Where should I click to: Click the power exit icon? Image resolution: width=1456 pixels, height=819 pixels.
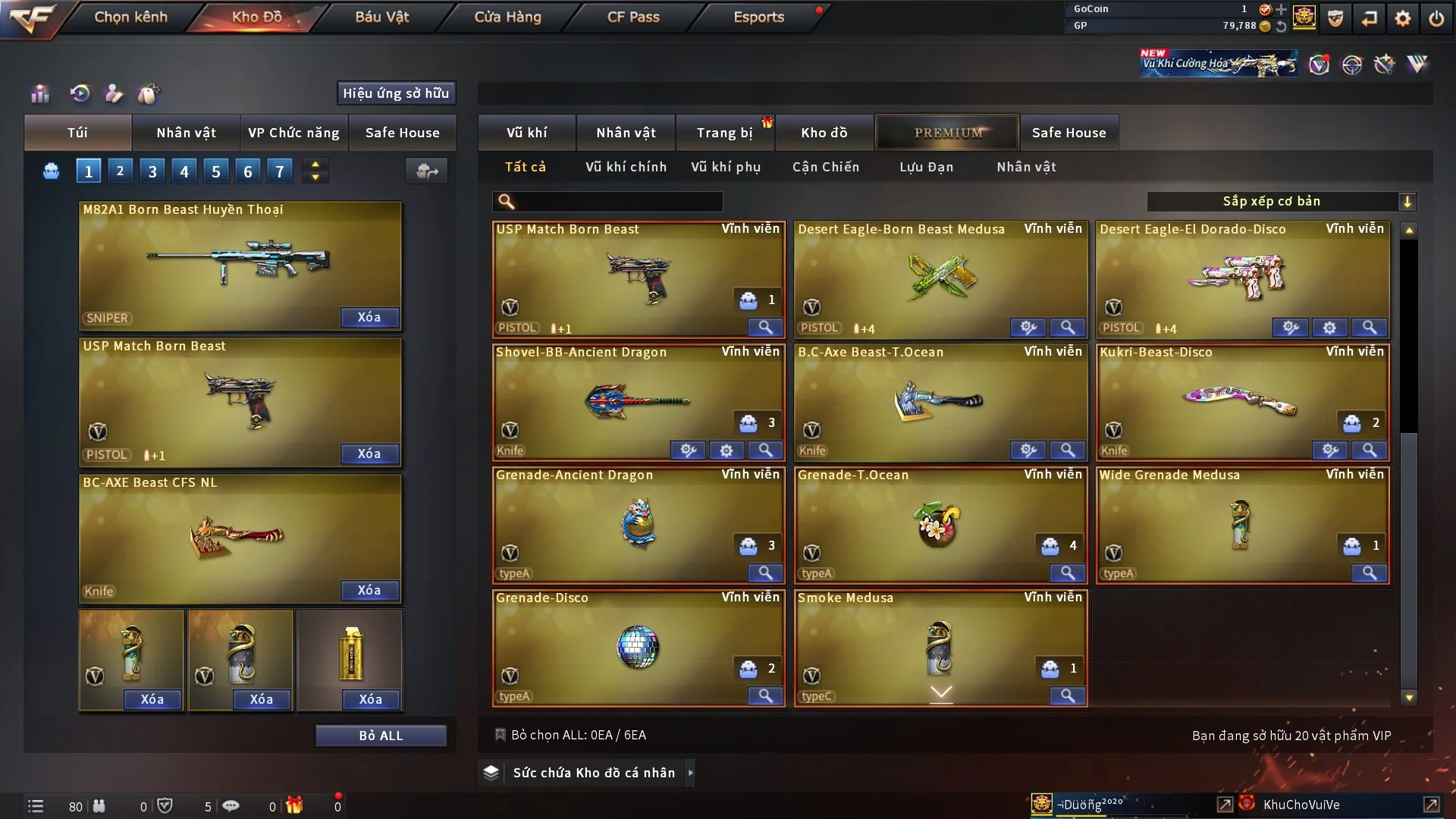pyautogui.click(x=1436, y=18)
